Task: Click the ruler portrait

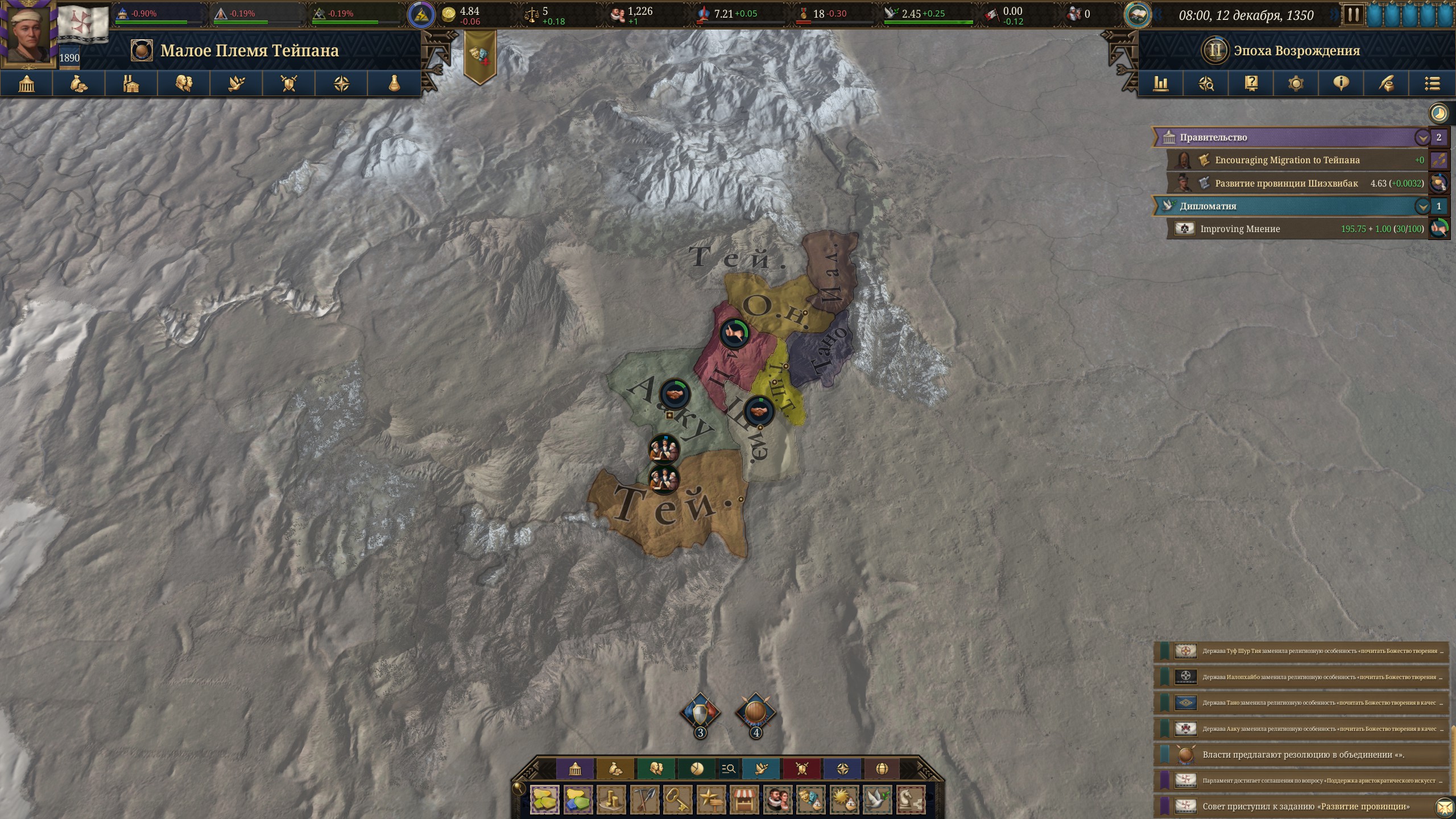Action: [30, 32]
